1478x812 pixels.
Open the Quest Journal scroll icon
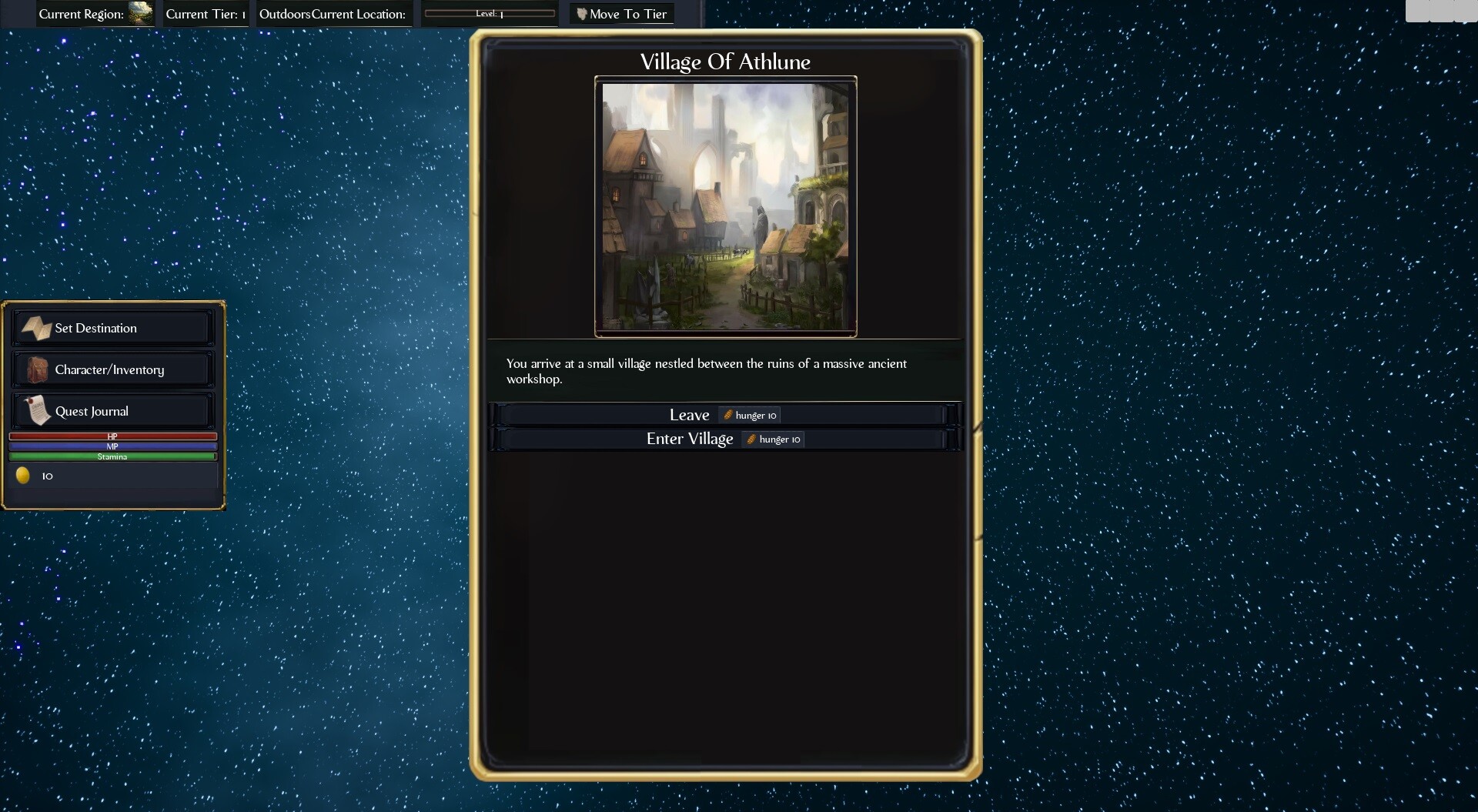coord(36,409)
